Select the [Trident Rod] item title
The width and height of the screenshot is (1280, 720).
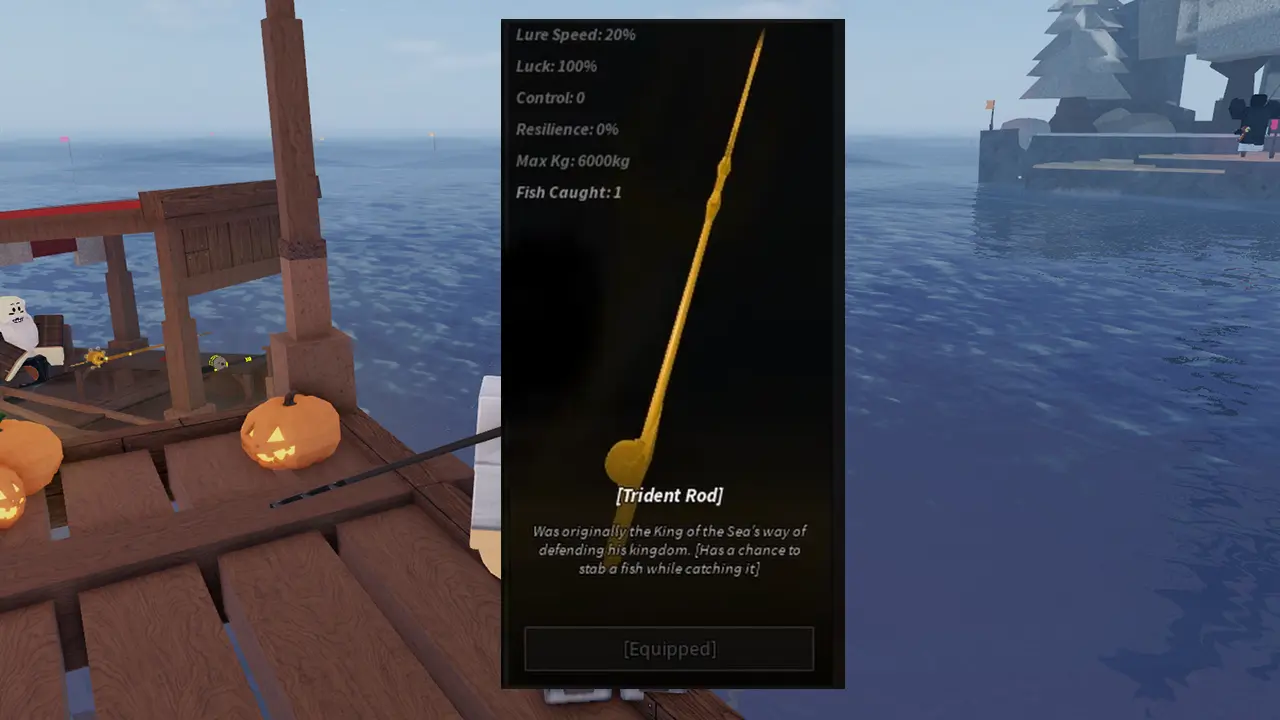click(x=671, y=495)
